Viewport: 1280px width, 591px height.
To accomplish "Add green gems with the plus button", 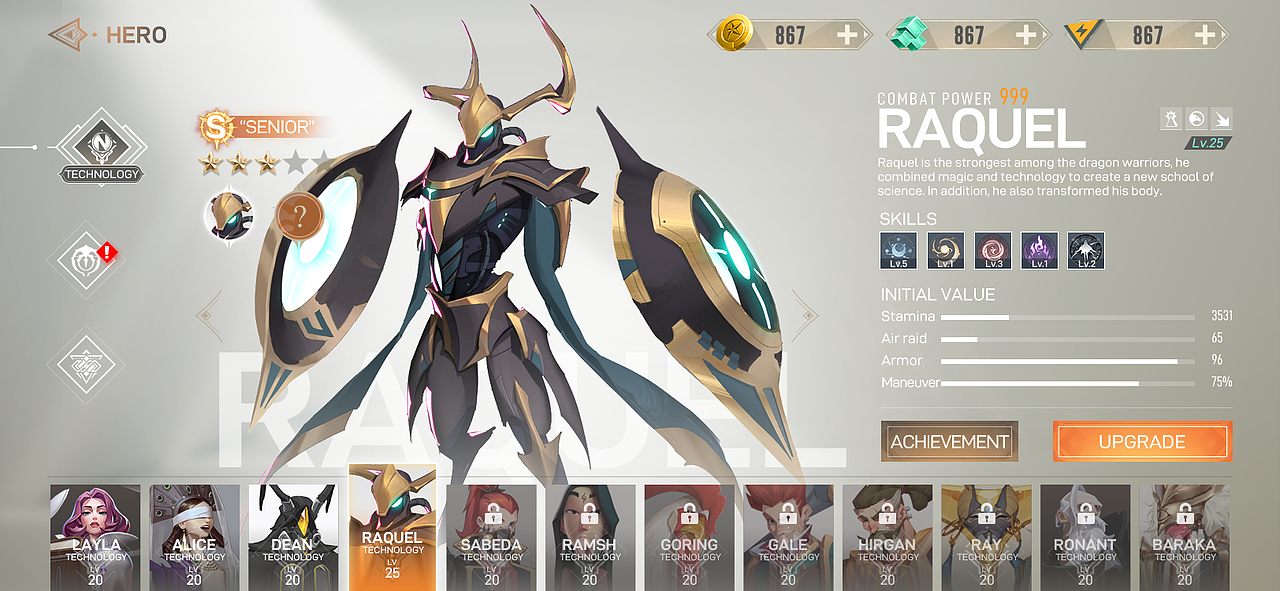I will pyautogui.click(x=1026, y=36).
